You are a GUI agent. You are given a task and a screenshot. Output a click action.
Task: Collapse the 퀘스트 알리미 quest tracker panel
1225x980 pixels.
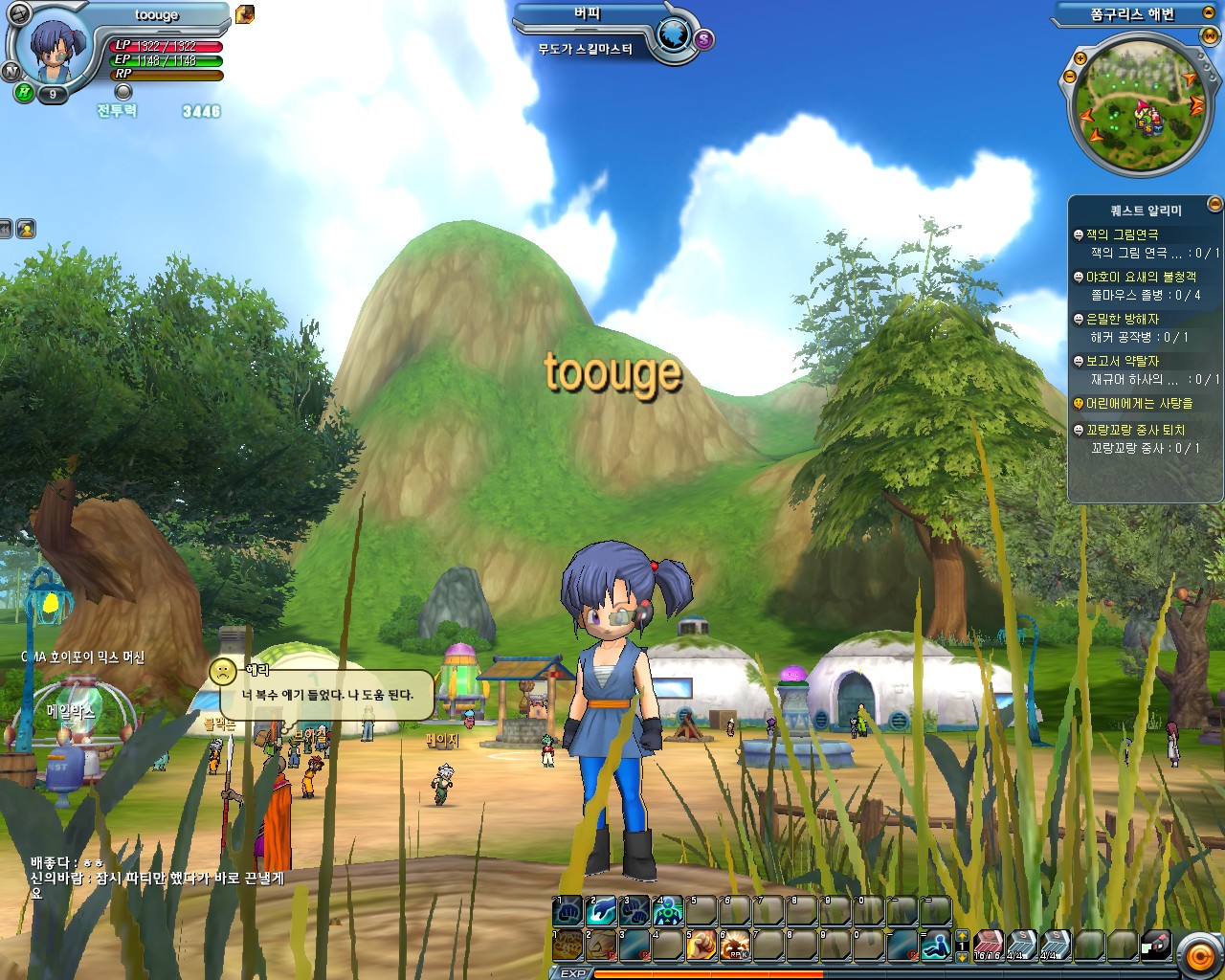(x=1214, y=203)
